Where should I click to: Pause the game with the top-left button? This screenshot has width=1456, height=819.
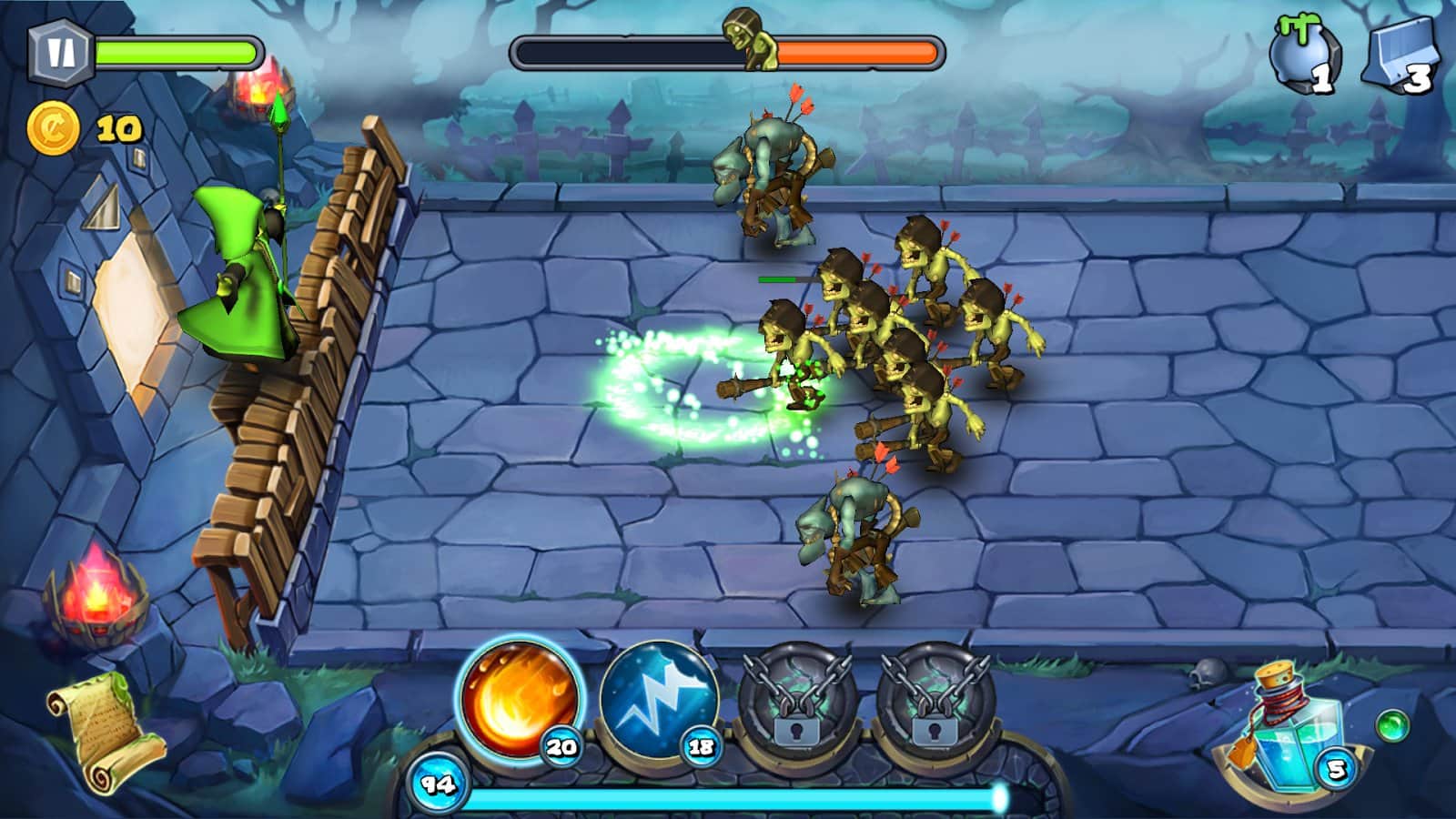coord(59,50)
